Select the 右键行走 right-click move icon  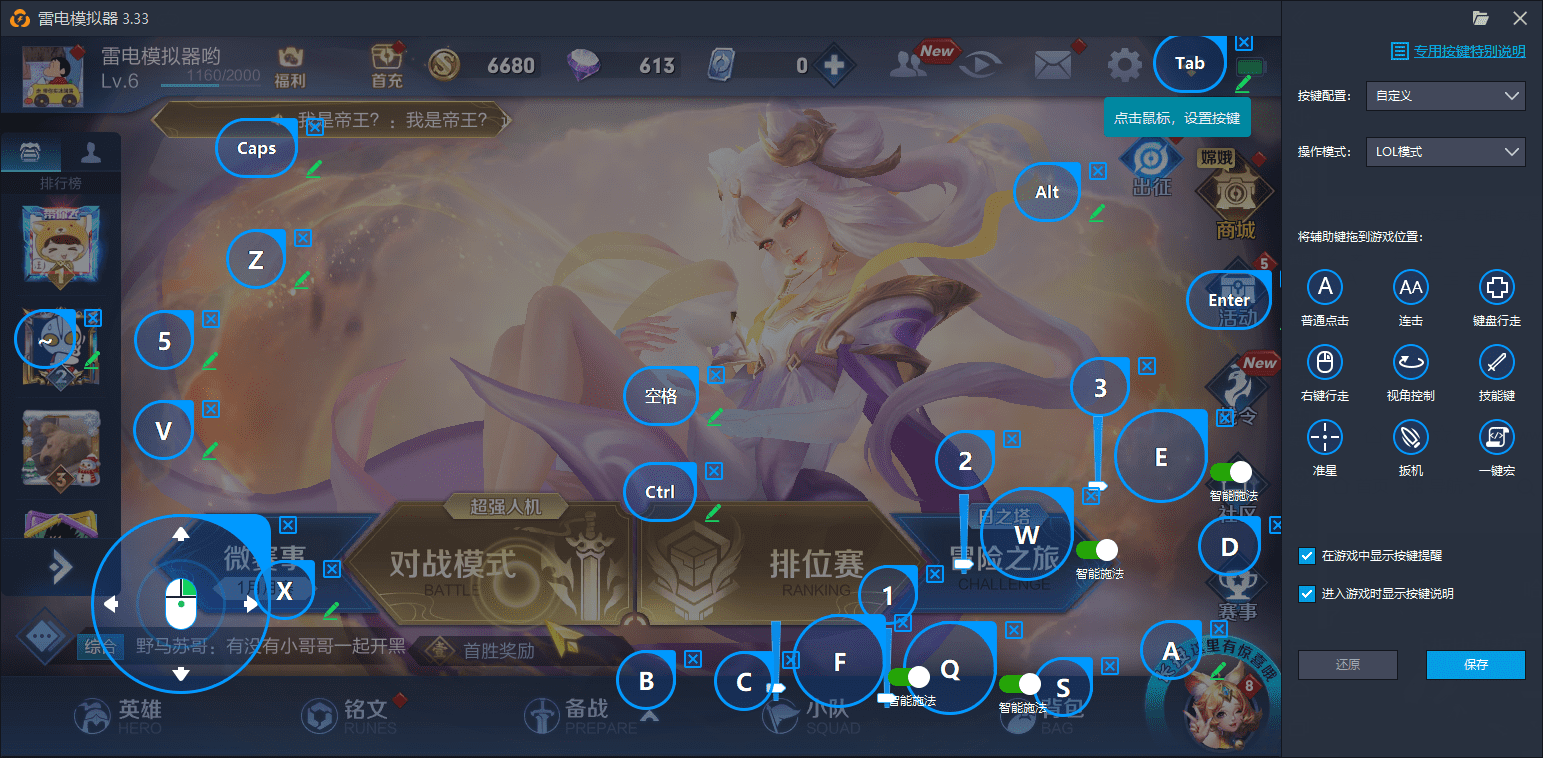[x=1324, y=362]
